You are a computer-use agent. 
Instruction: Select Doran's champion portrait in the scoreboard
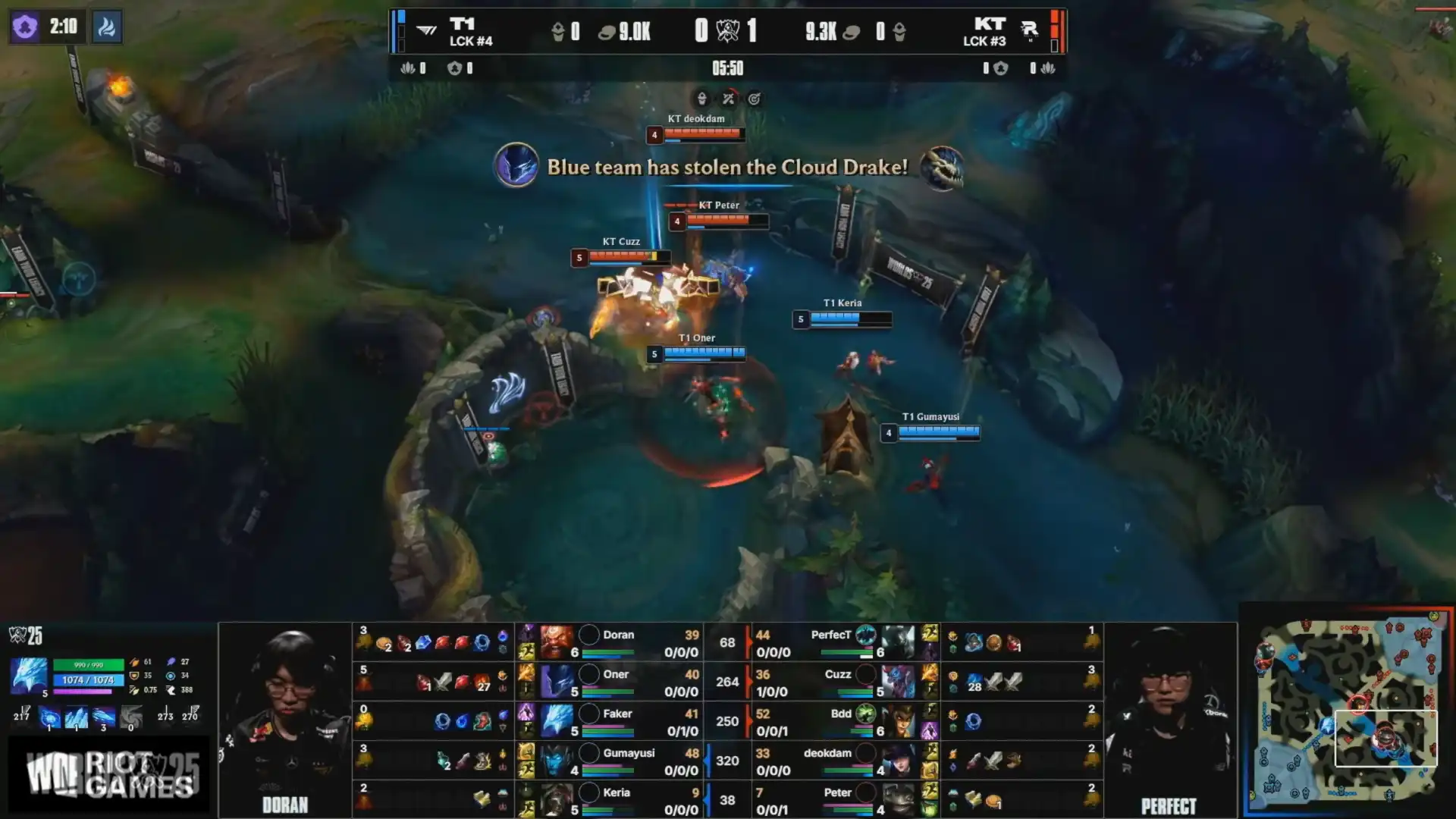557,642
